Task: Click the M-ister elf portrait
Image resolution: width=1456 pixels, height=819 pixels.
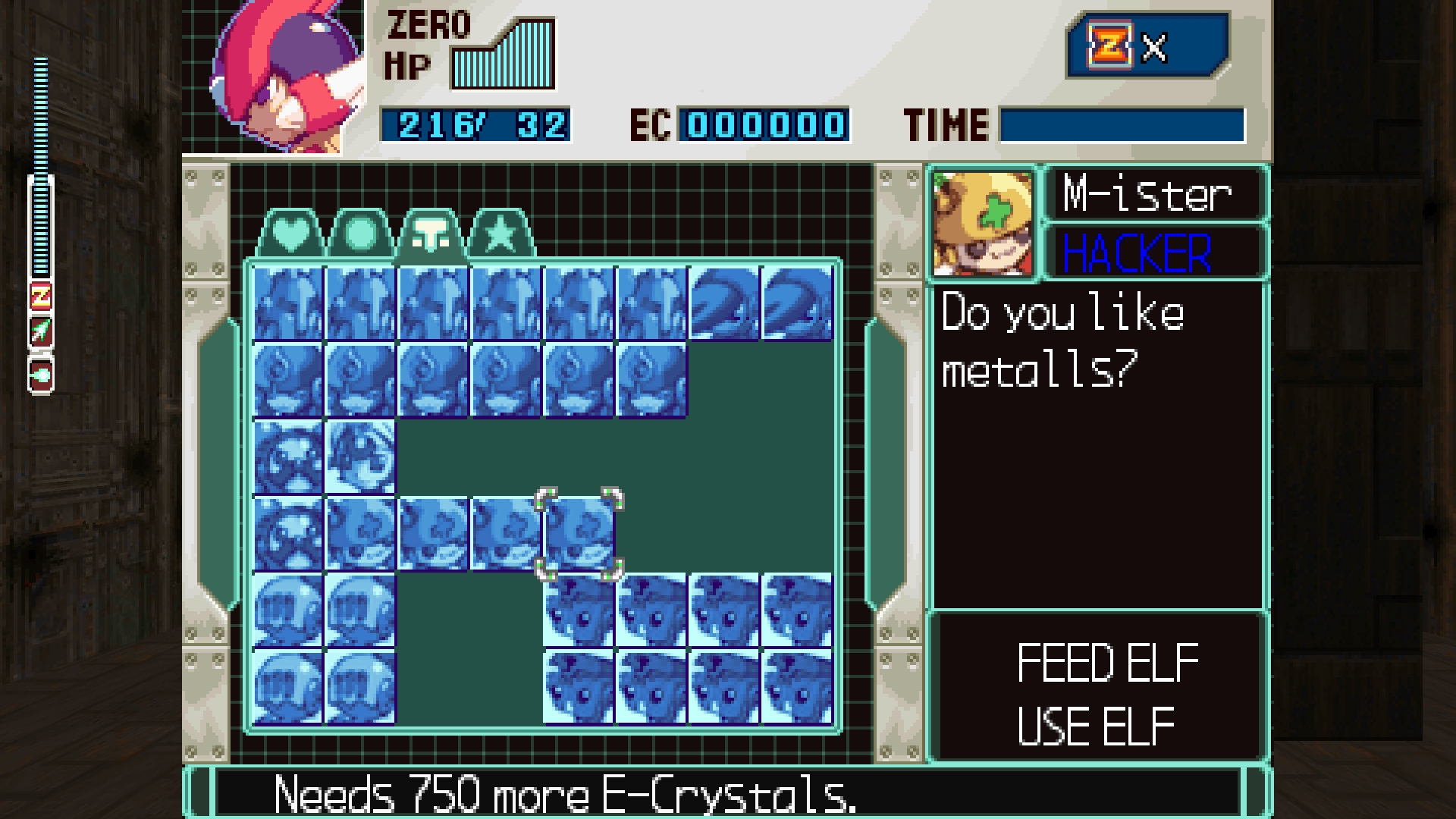Action: click(983, 223)
